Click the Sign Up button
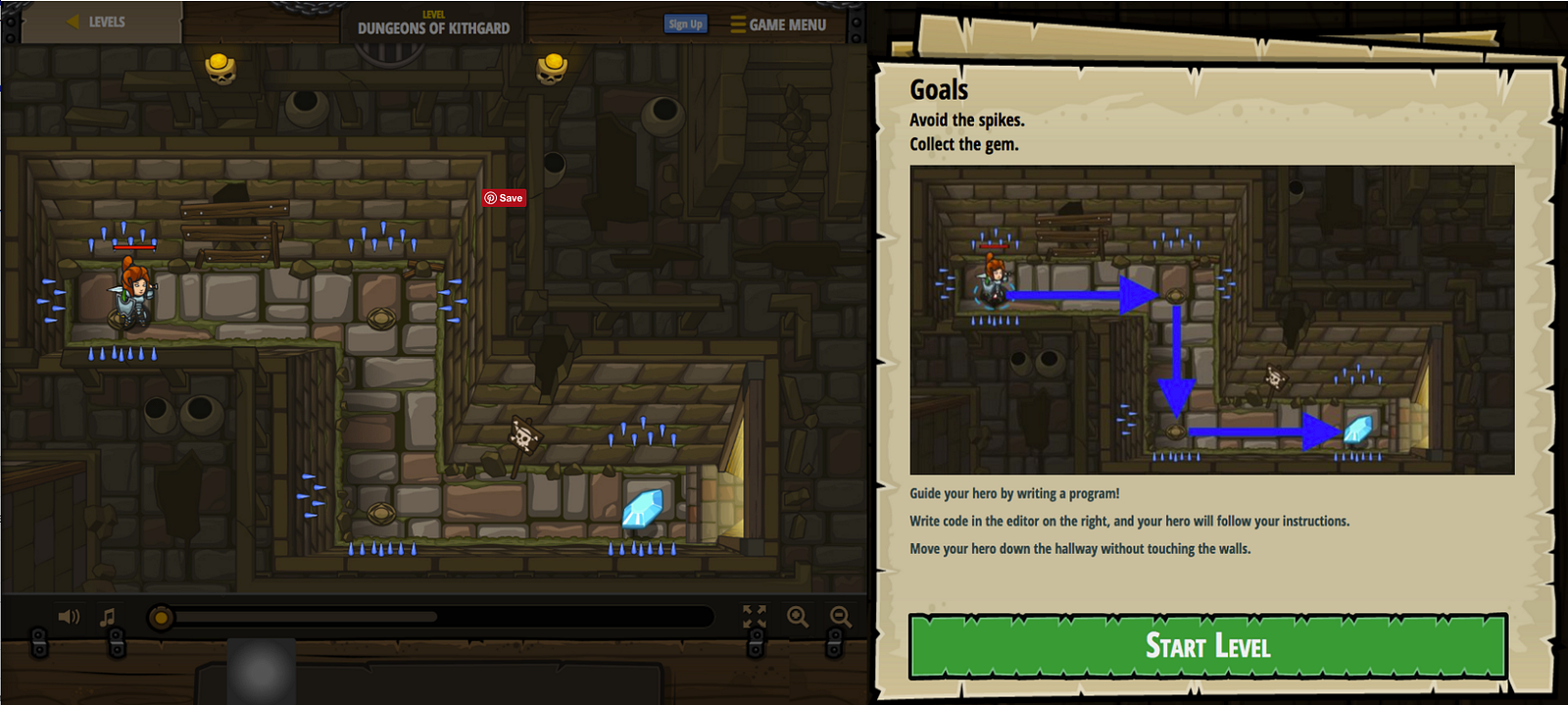Viewport: 1568px width, 705px height. click(x=685, y=24)
